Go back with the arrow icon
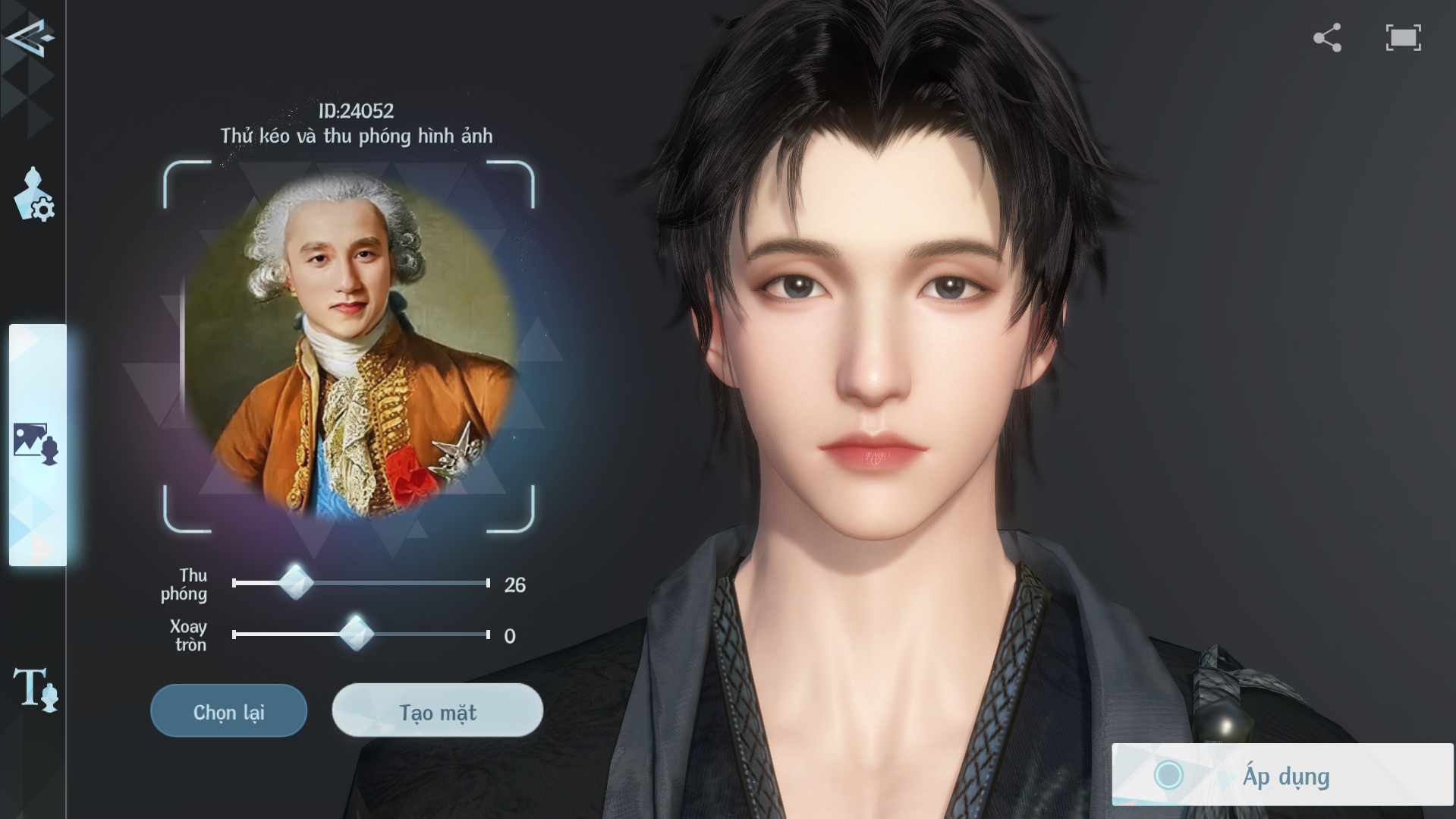Viewport: 1456px width, 819px height. click(x=29, y=36)
